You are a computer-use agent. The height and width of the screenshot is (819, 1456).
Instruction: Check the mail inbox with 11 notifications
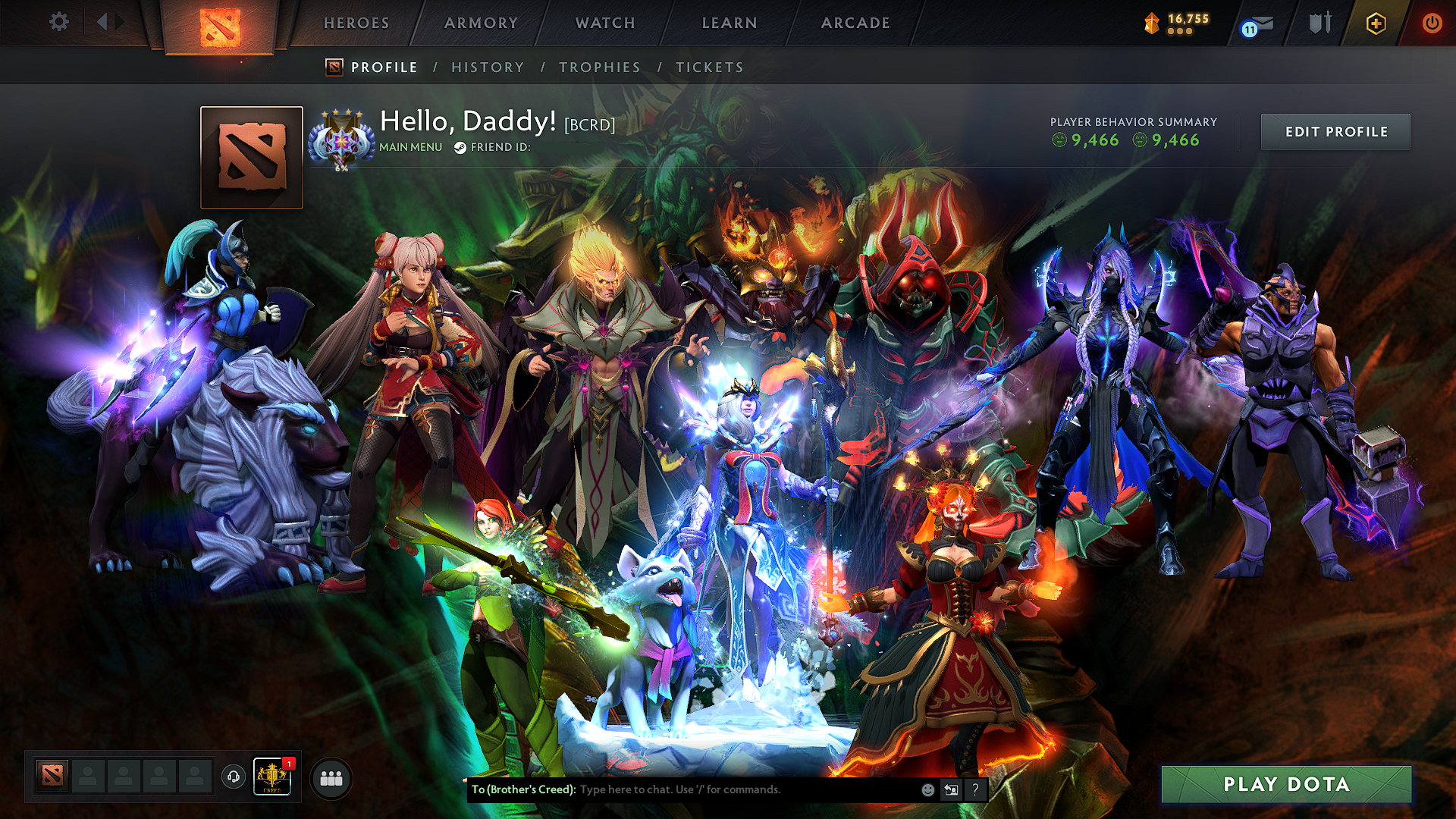coord(1257,23)
